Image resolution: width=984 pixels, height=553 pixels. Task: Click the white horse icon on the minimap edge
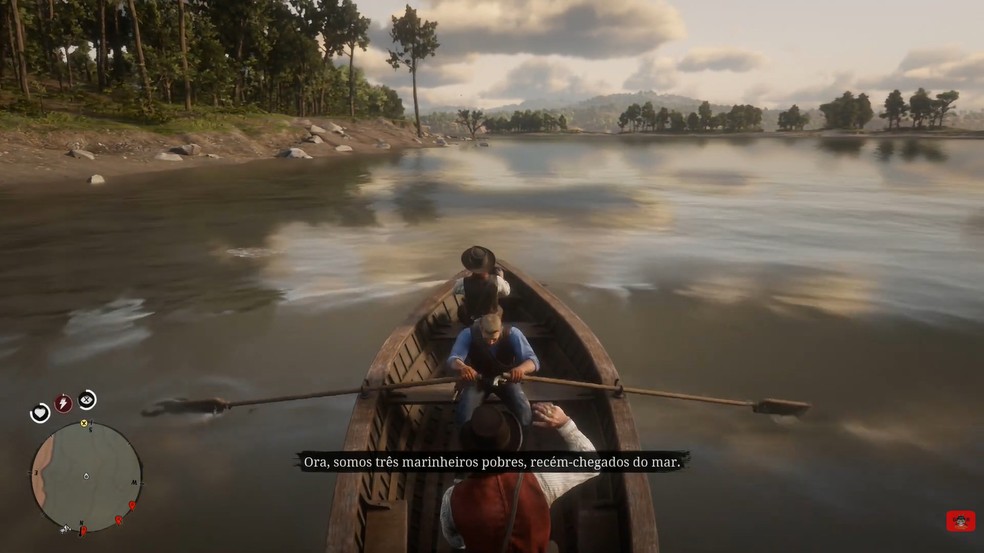(x=67, y=527)
